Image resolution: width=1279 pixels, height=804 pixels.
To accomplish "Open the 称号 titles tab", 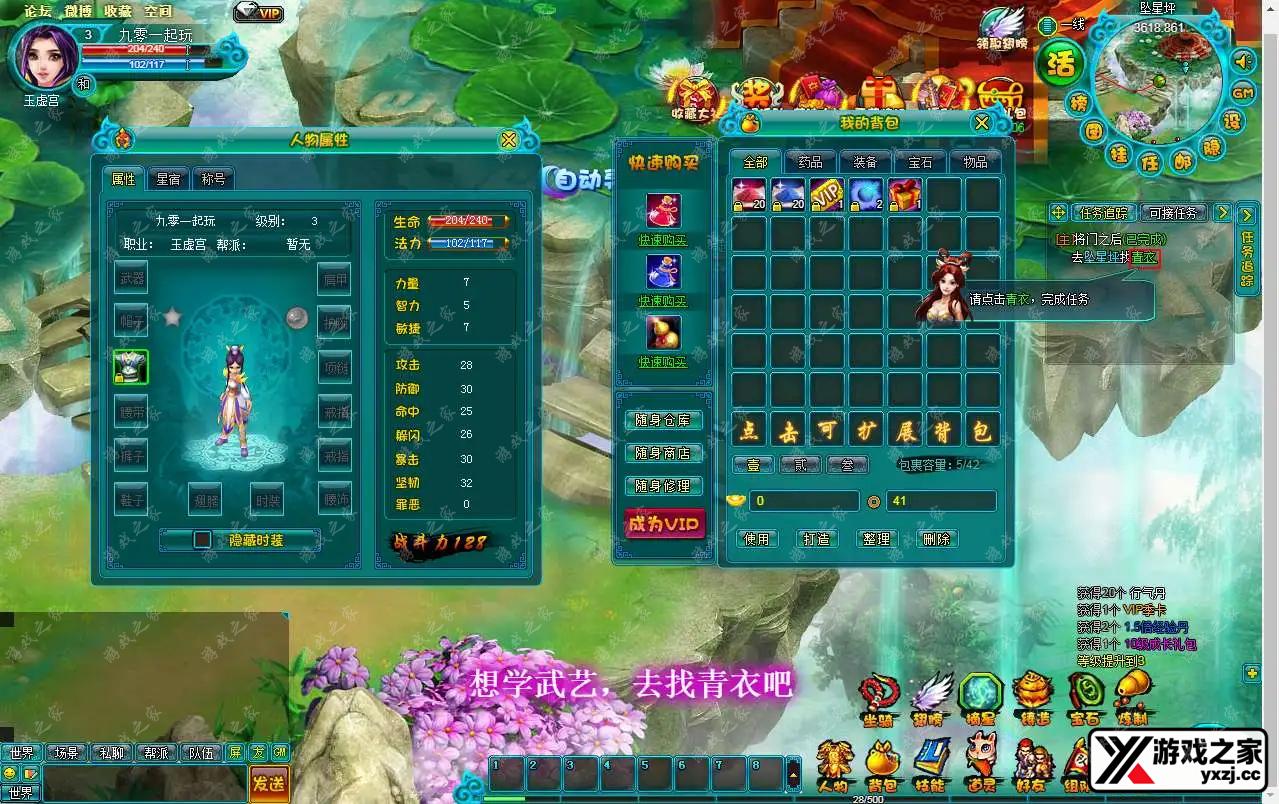I will [x=213, y=179].
